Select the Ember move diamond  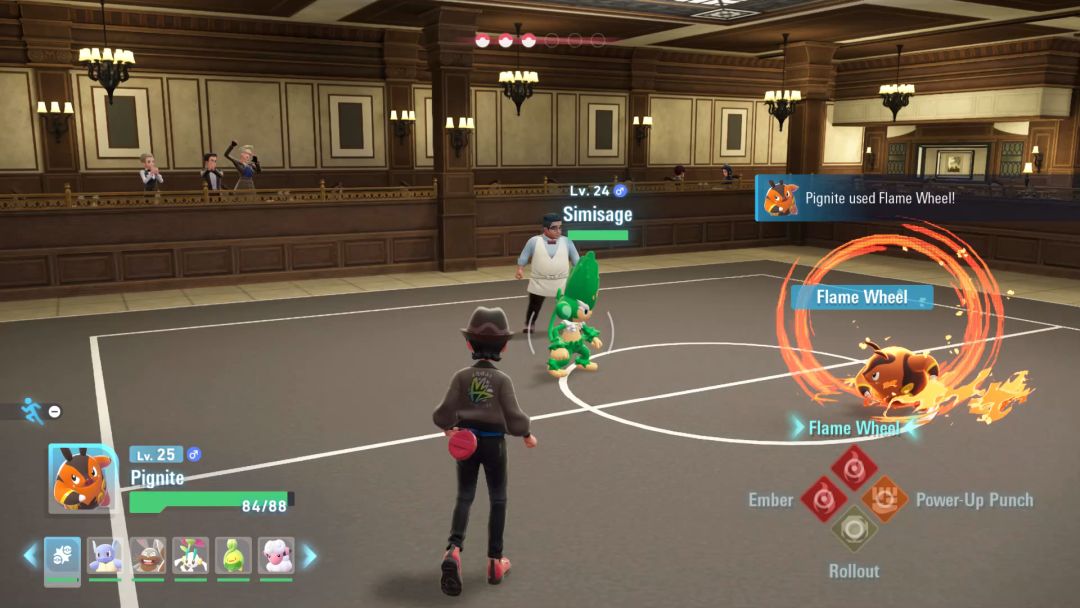pyautogui.click(x=824, y=498)
